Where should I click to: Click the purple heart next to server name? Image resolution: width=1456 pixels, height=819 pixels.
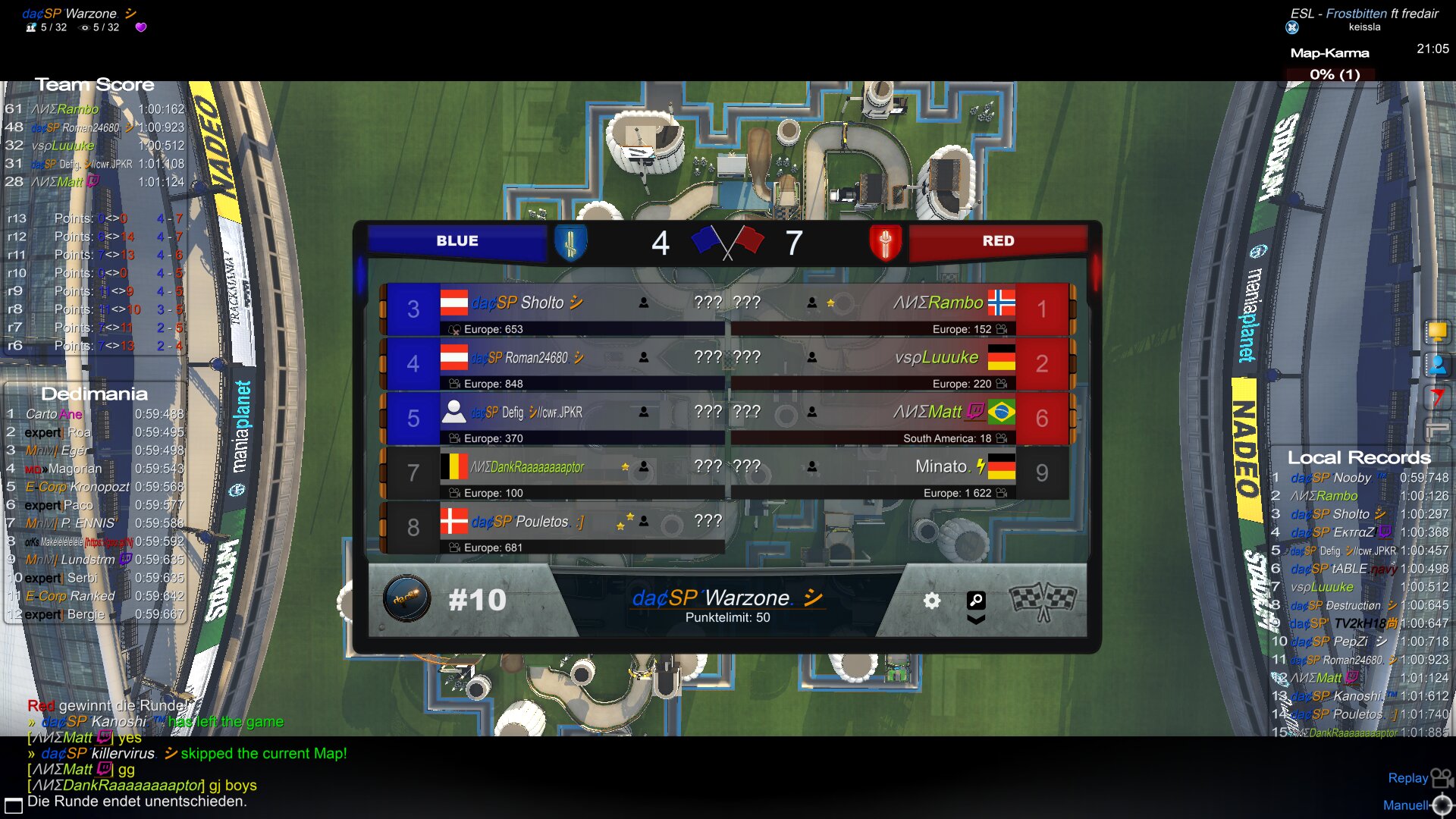point(141,27)
